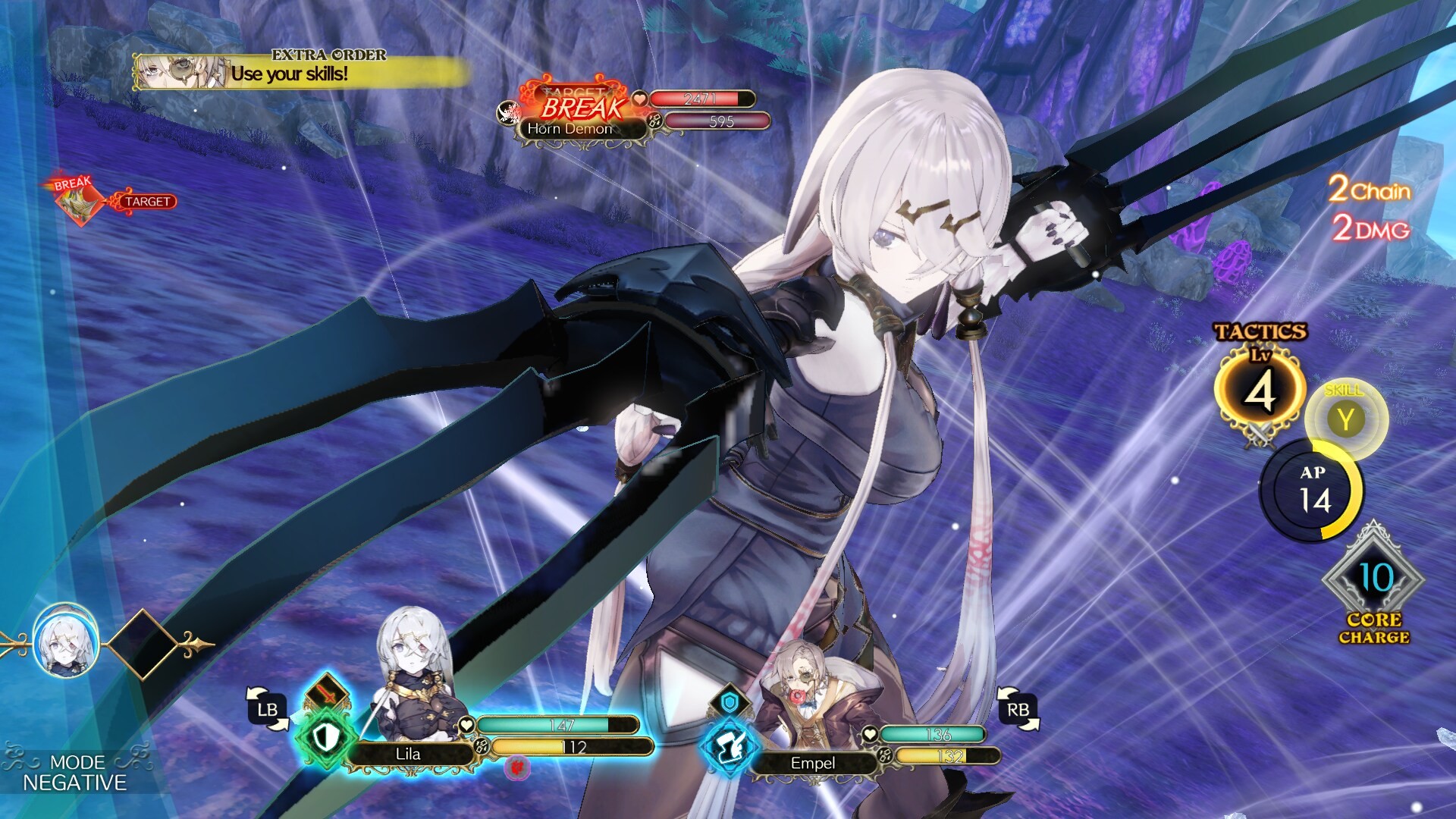
Task: Click the heart icon beside Horn Demon's HP bar
Action: point(641,97)
